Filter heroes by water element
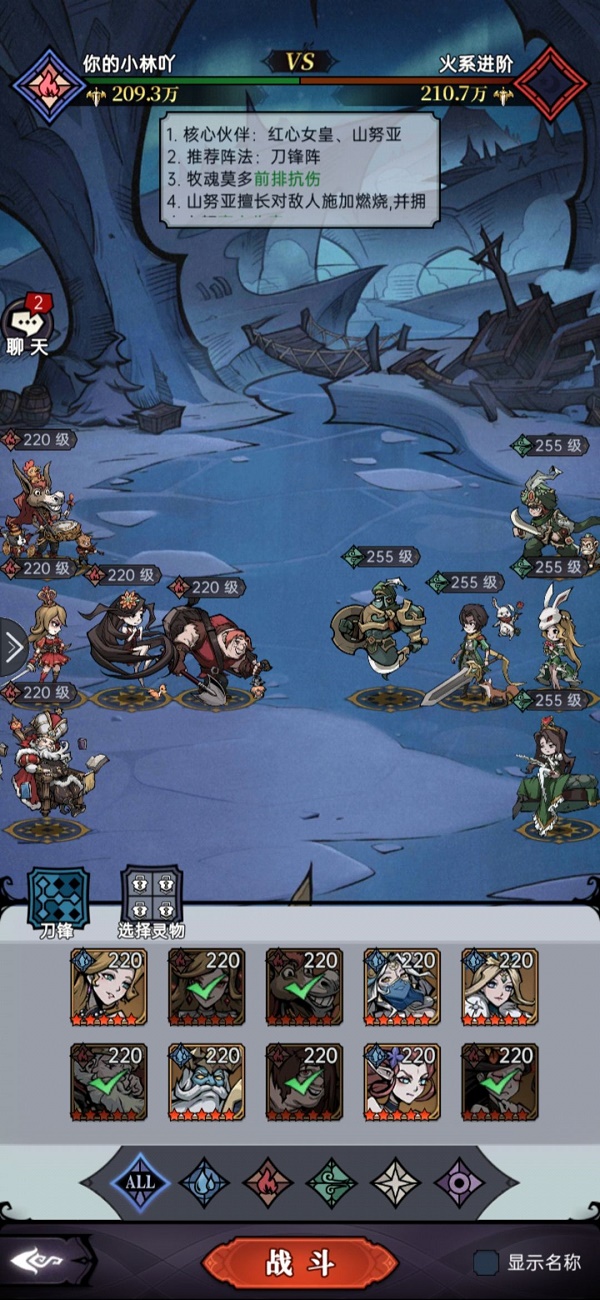This screenshot has height=1300, width=600. [x=204, y=1182]
